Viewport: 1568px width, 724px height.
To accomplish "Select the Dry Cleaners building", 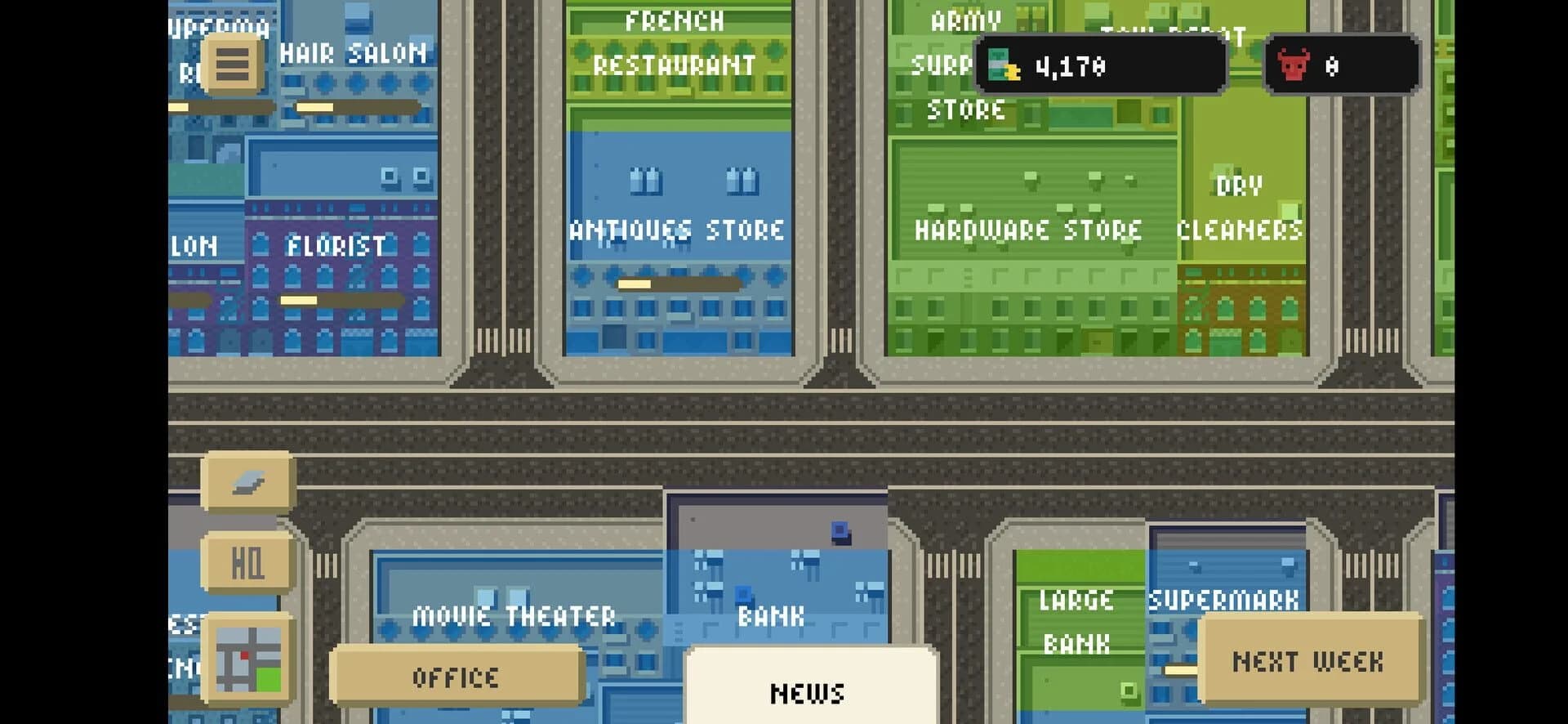I will click(1237, 208).
